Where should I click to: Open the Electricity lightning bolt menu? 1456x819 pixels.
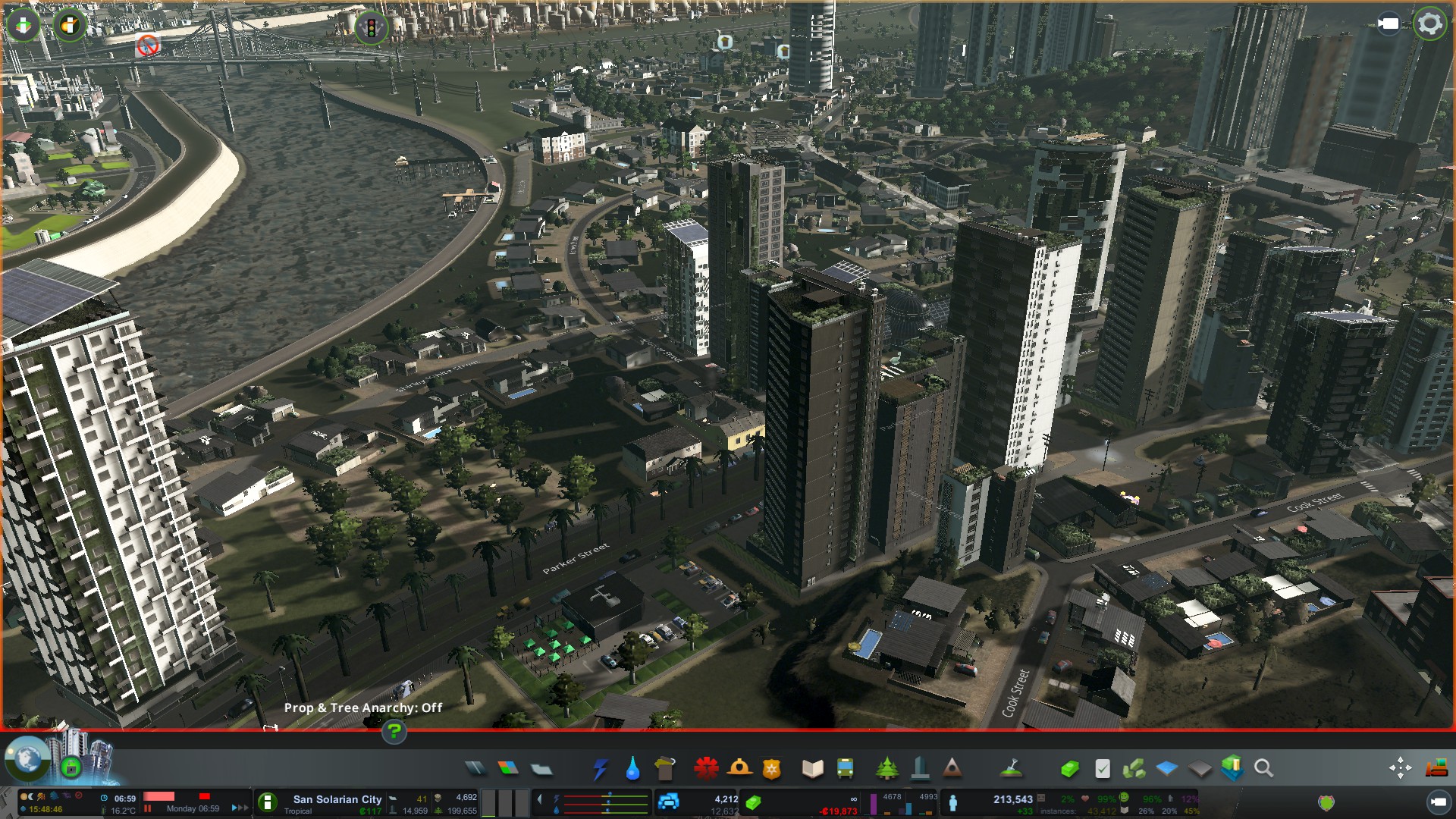point(600,769)
